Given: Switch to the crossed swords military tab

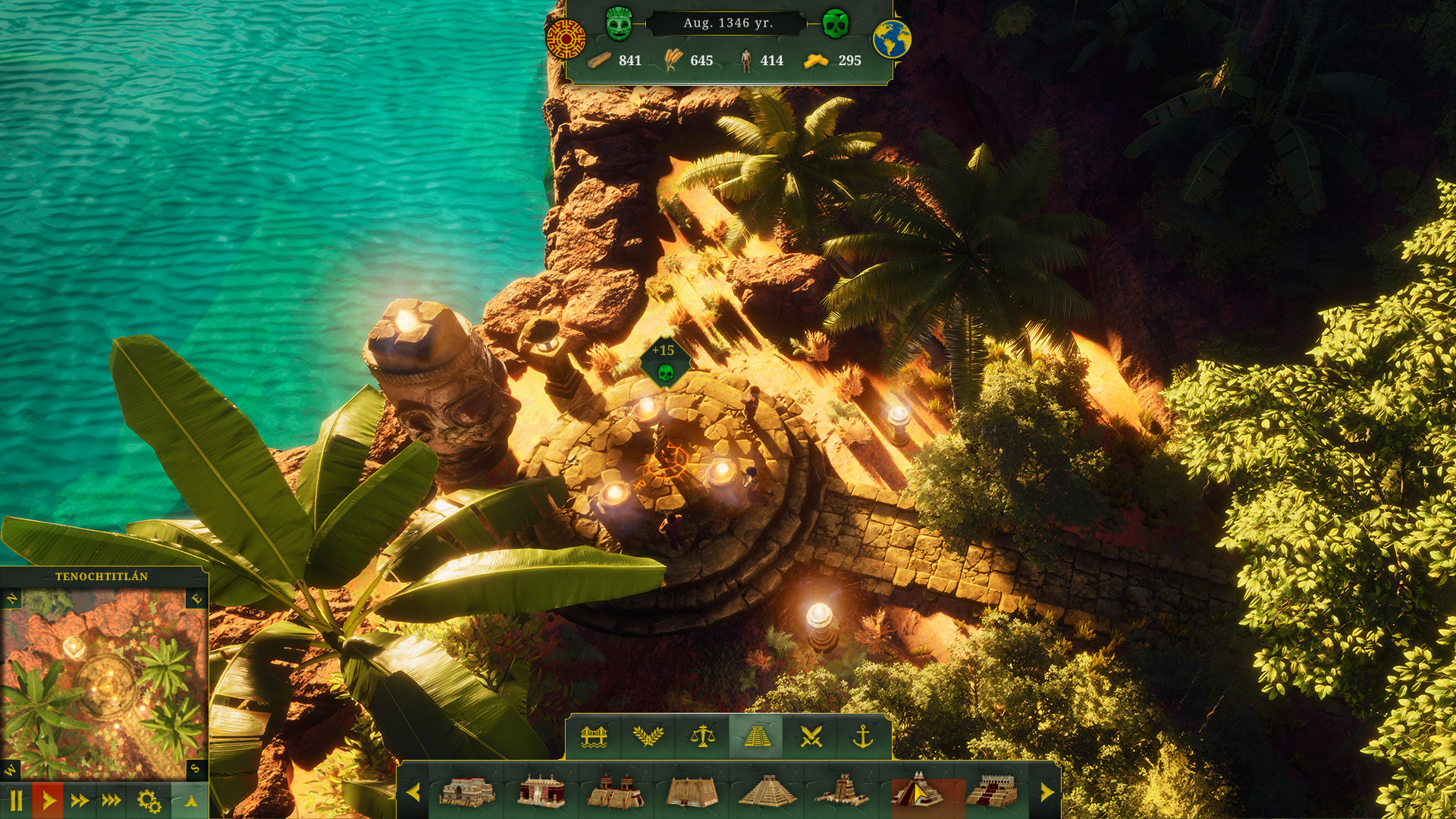Looking at the screenshot, I should tap(811, 737).
